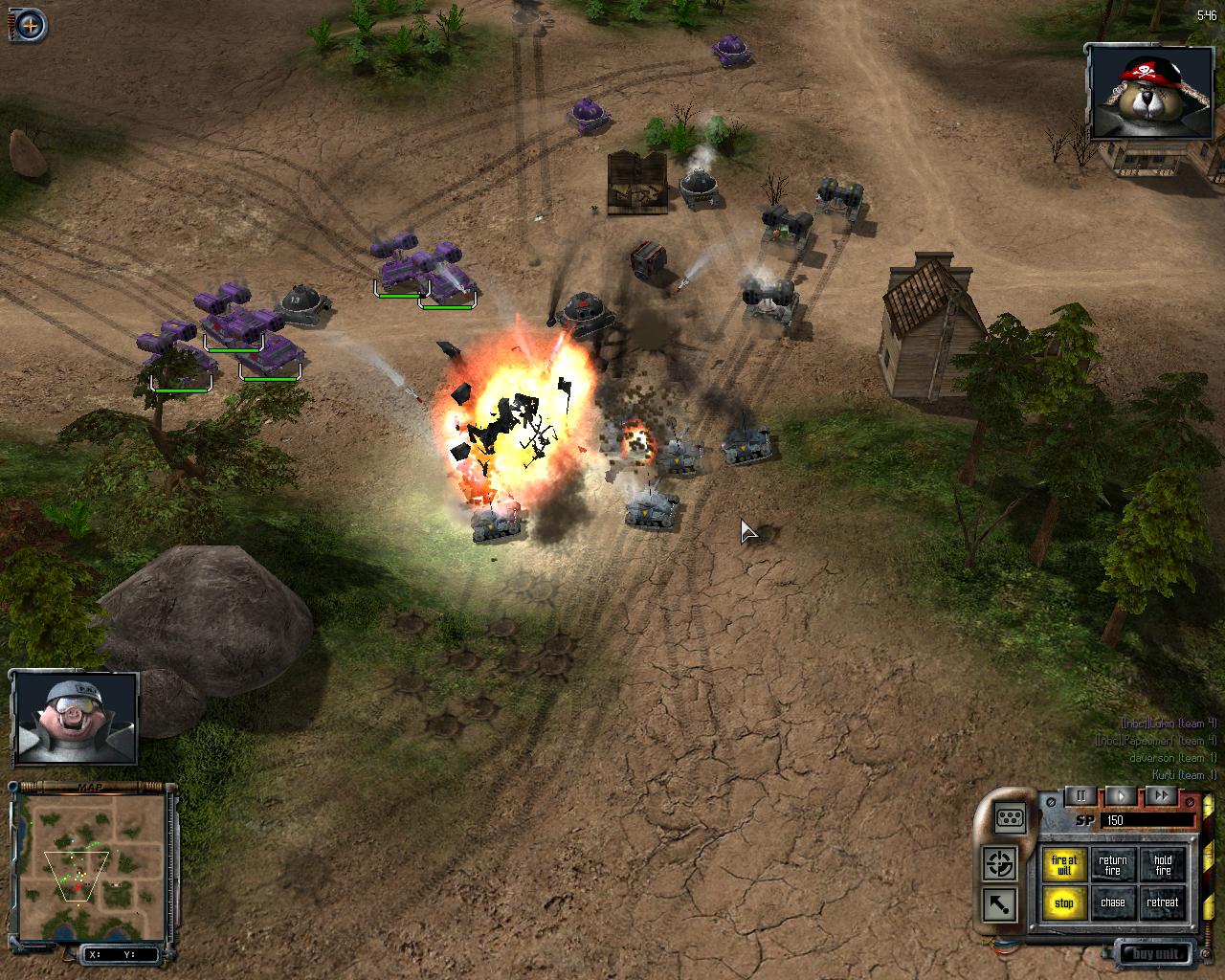Viewport: 1225px width, 980px height.
Task: Click the diagonal arrow move icon
Action: tap(999, 903)
